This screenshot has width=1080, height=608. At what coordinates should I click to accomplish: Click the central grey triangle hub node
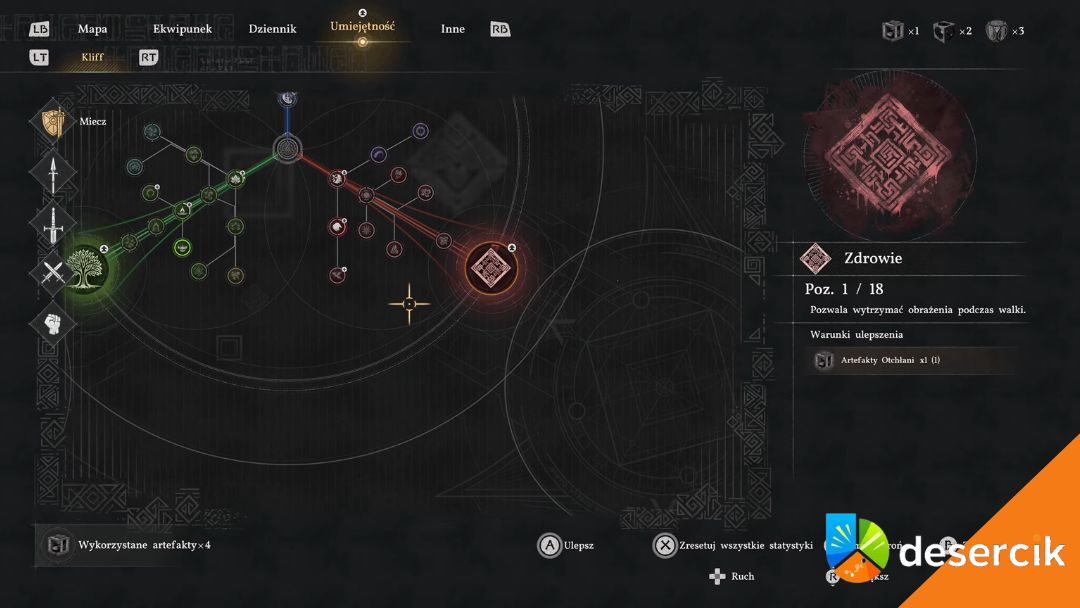click(x=288, y=150)
